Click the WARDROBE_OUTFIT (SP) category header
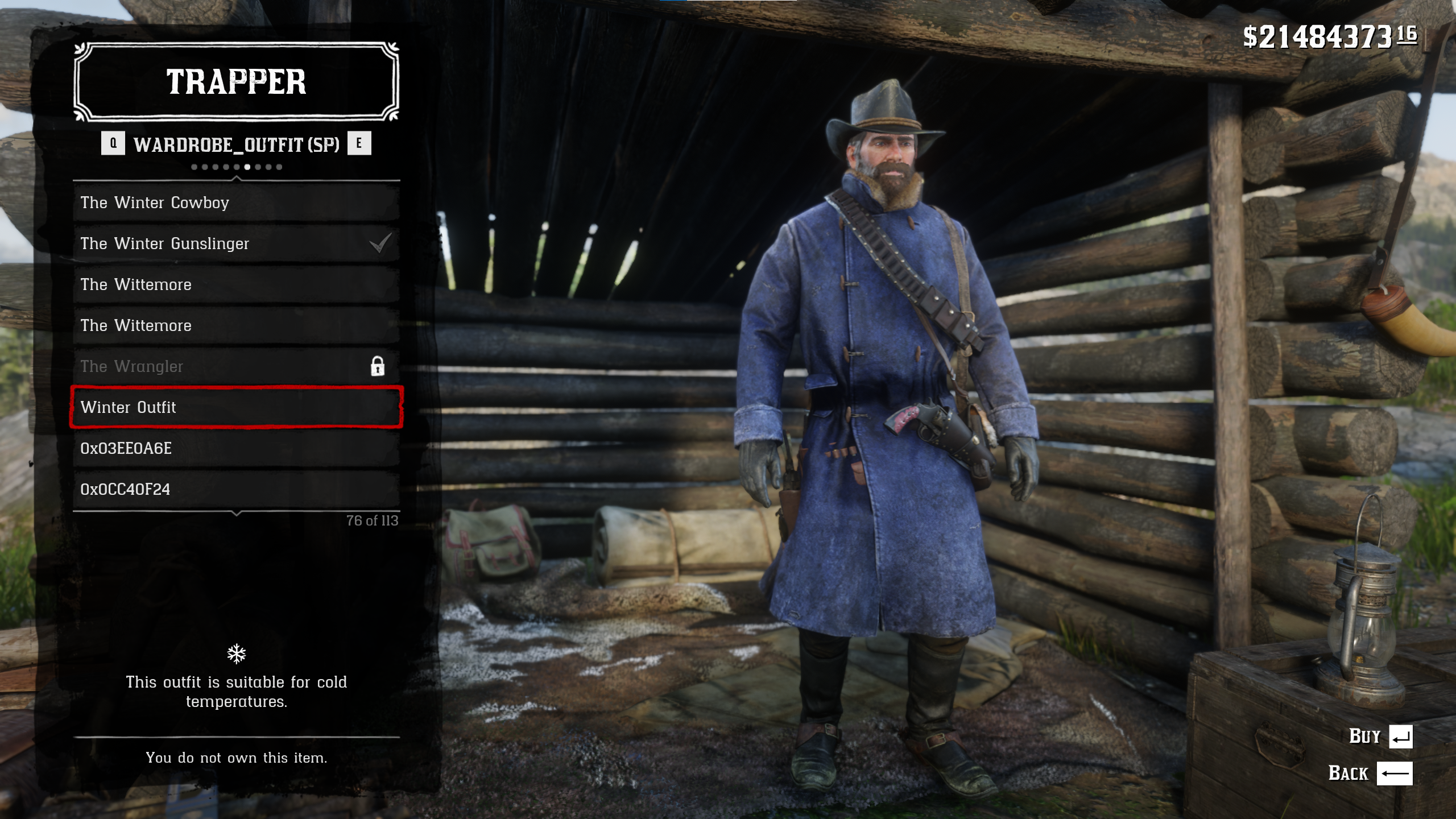 236,144
